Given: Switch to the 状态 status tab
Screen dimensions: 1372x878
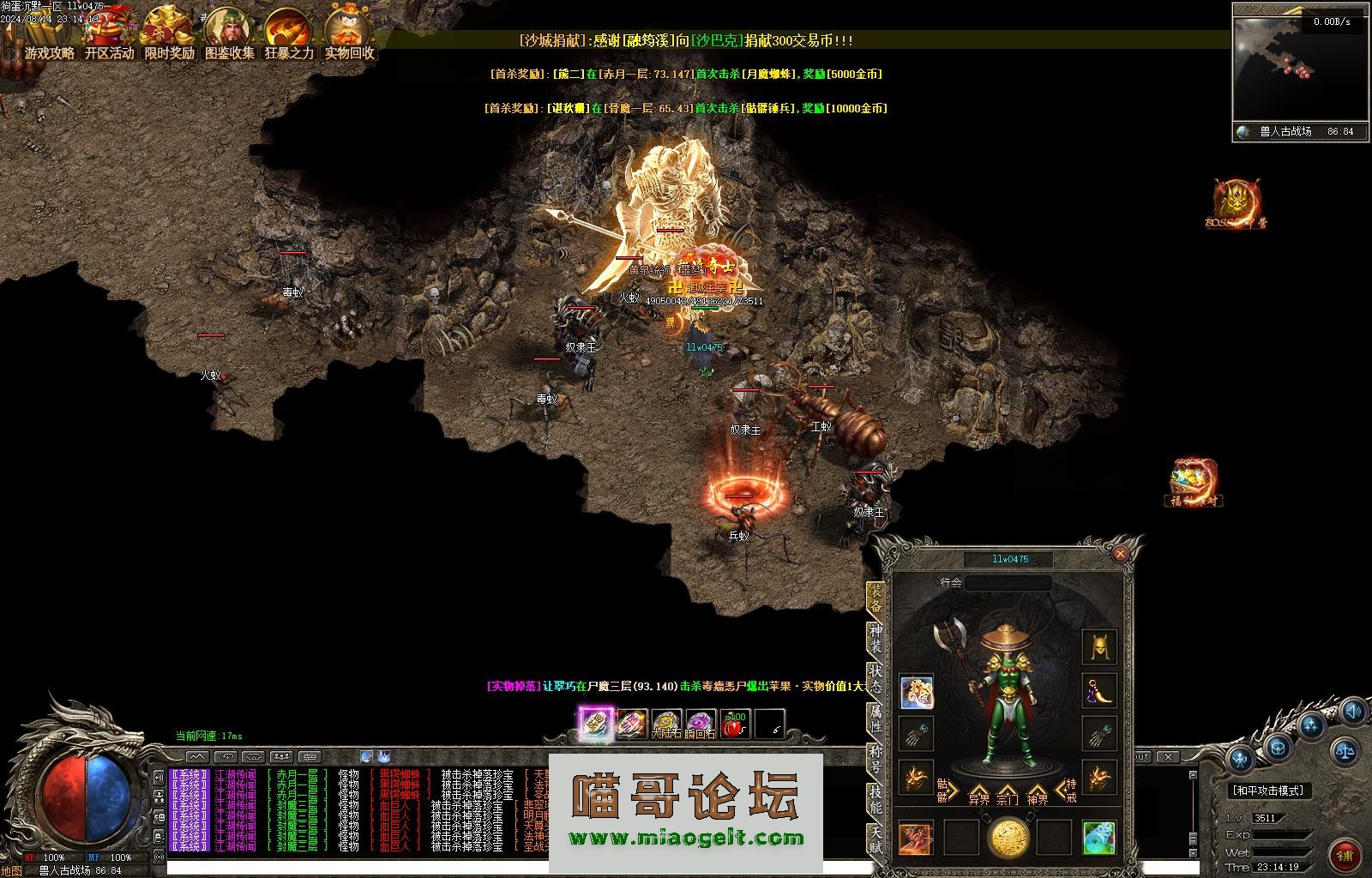Looking at the screenshot, I should pyautogui.click(x=876, y=678).
